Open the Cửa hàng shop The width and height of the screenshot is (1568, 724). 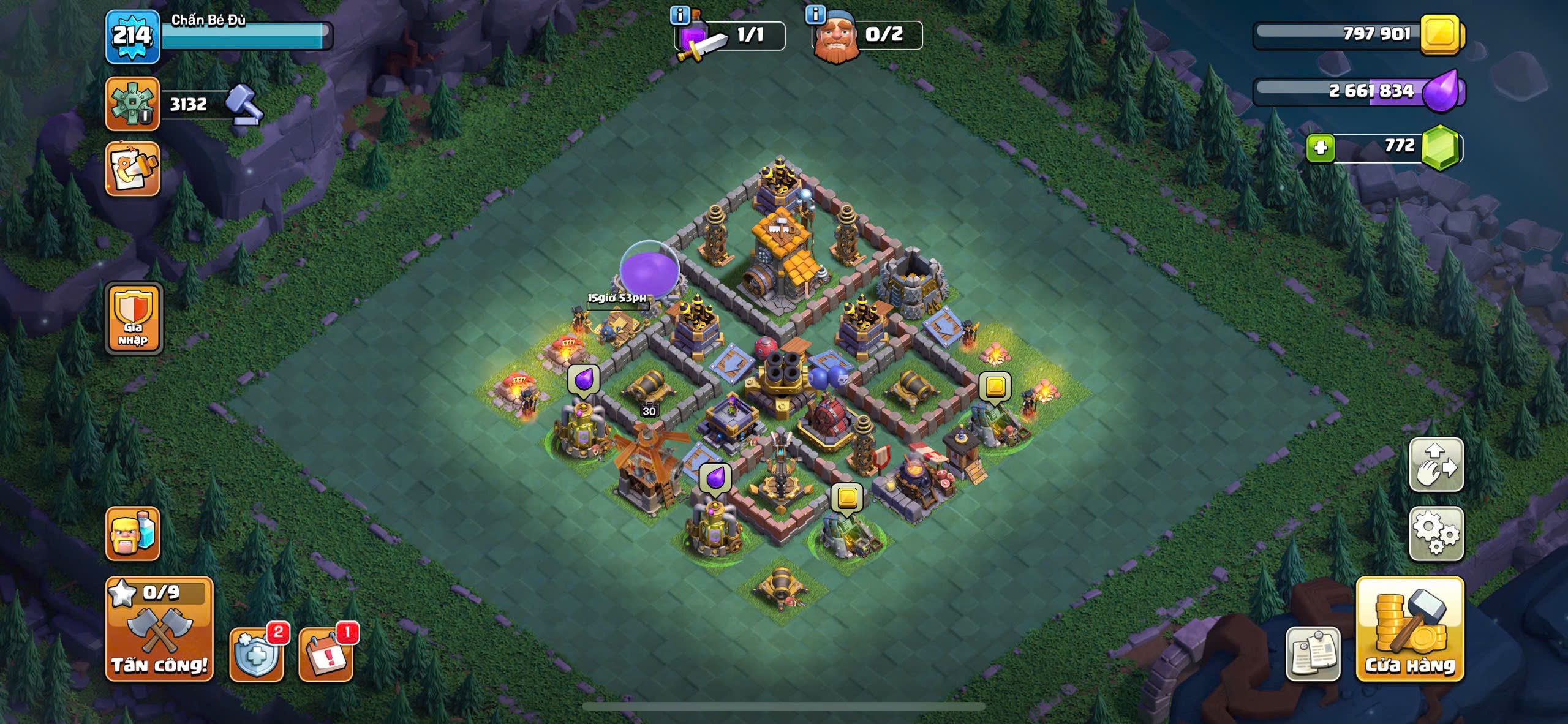[1409, 629]
